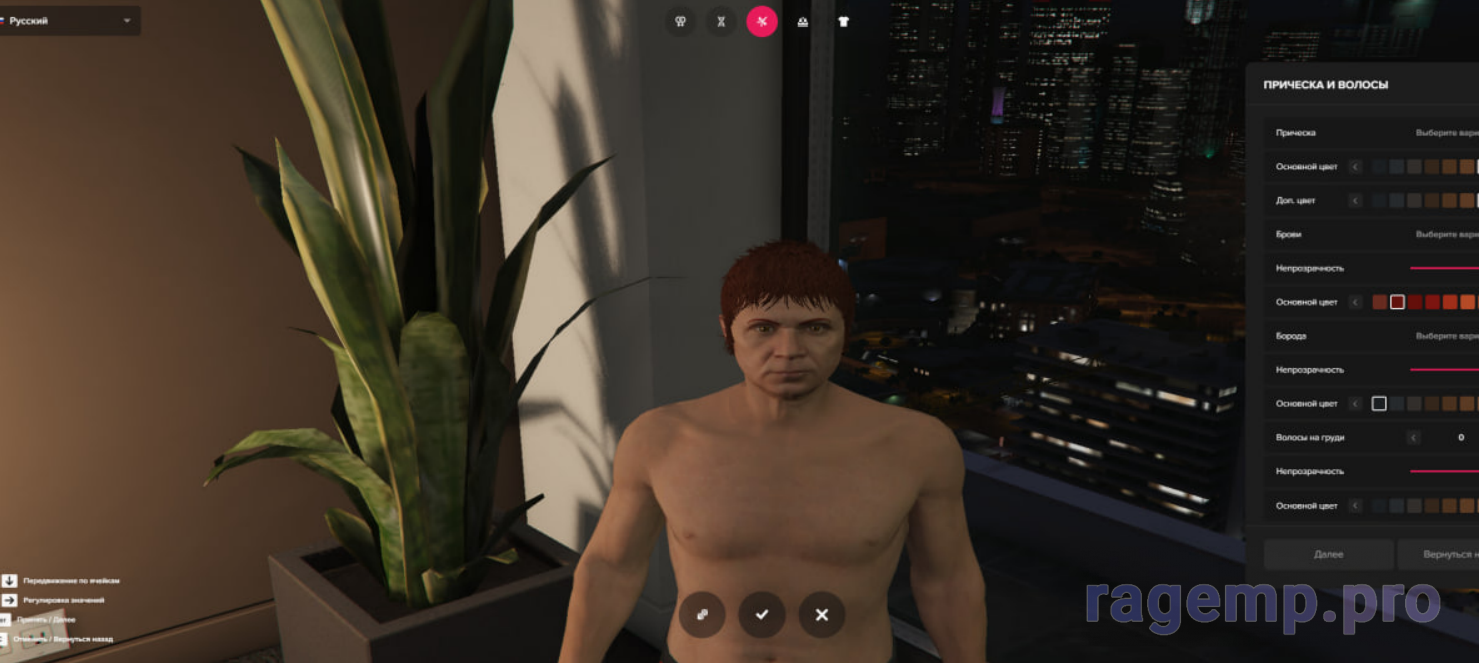This screenshot has width=1479, height=663.
Task: Open the Брови variant selector
Action: click(1446, 234)
